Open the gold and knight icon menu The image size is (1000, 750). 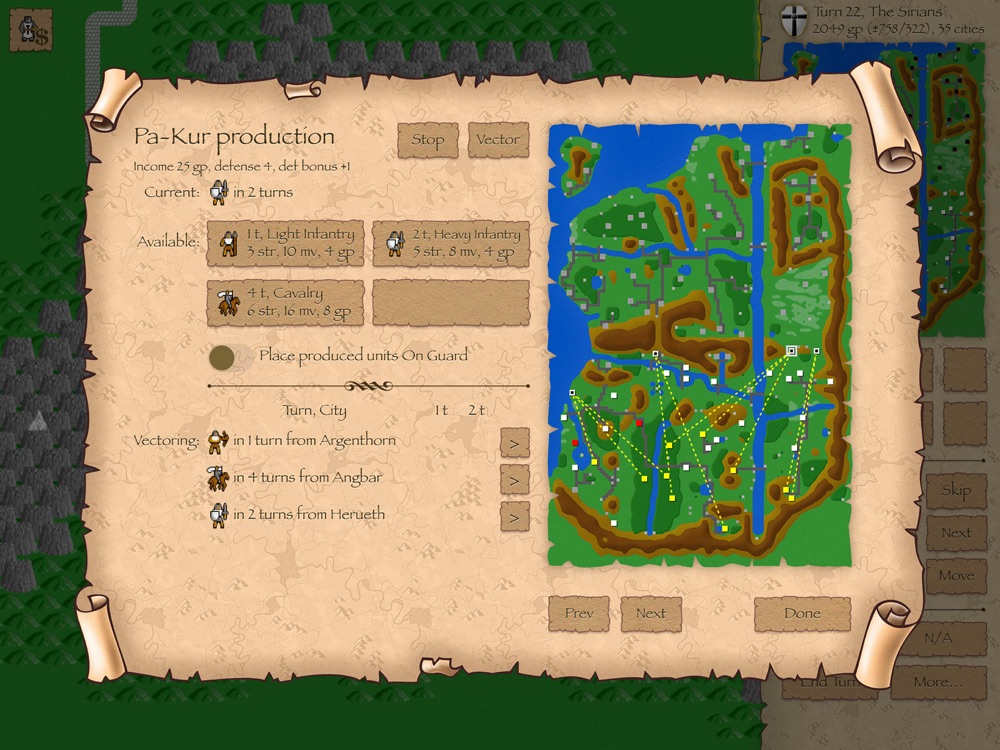[30, 31]
